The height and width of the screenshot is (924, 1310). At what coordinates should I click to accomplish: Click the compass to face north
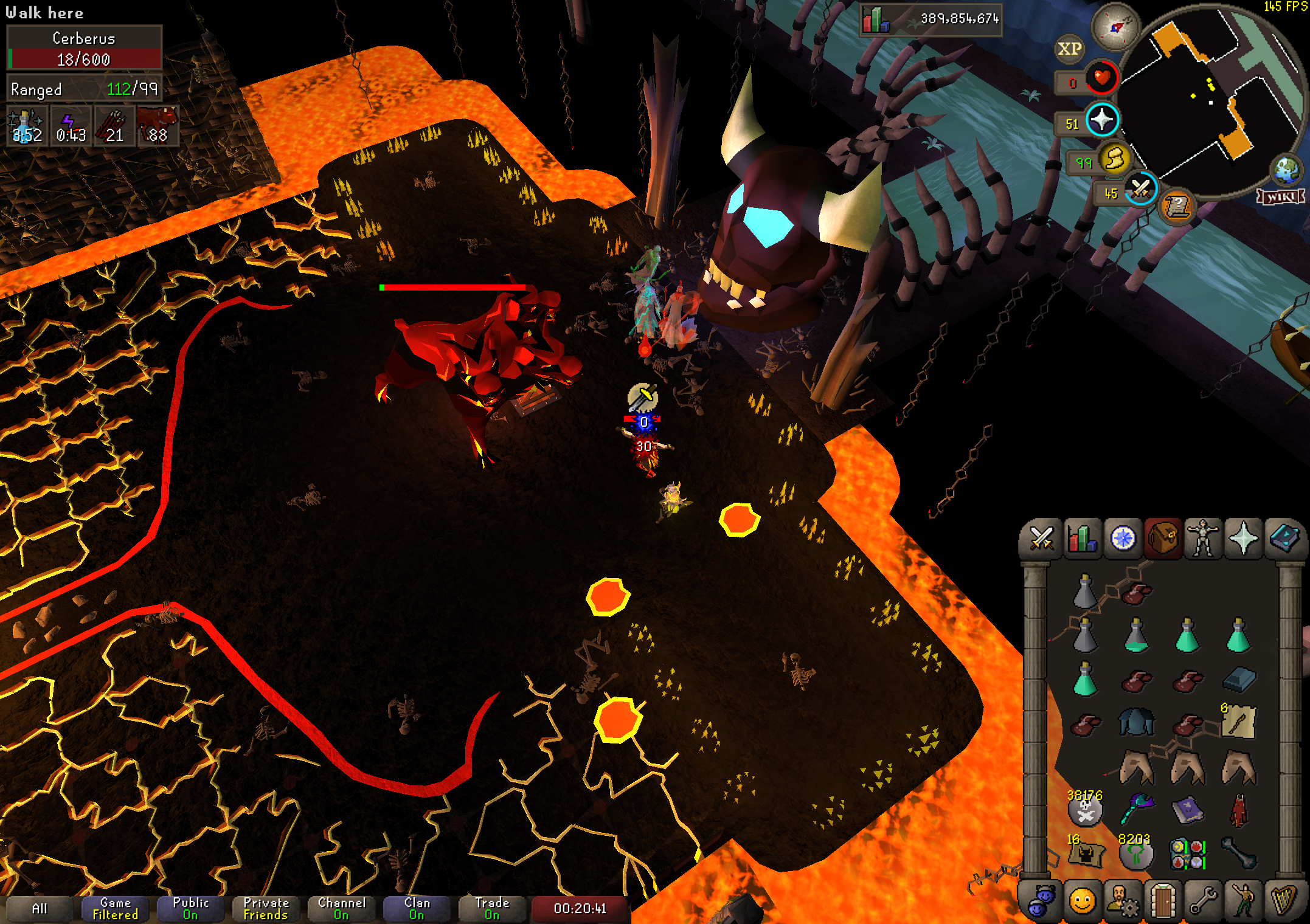1114,27
